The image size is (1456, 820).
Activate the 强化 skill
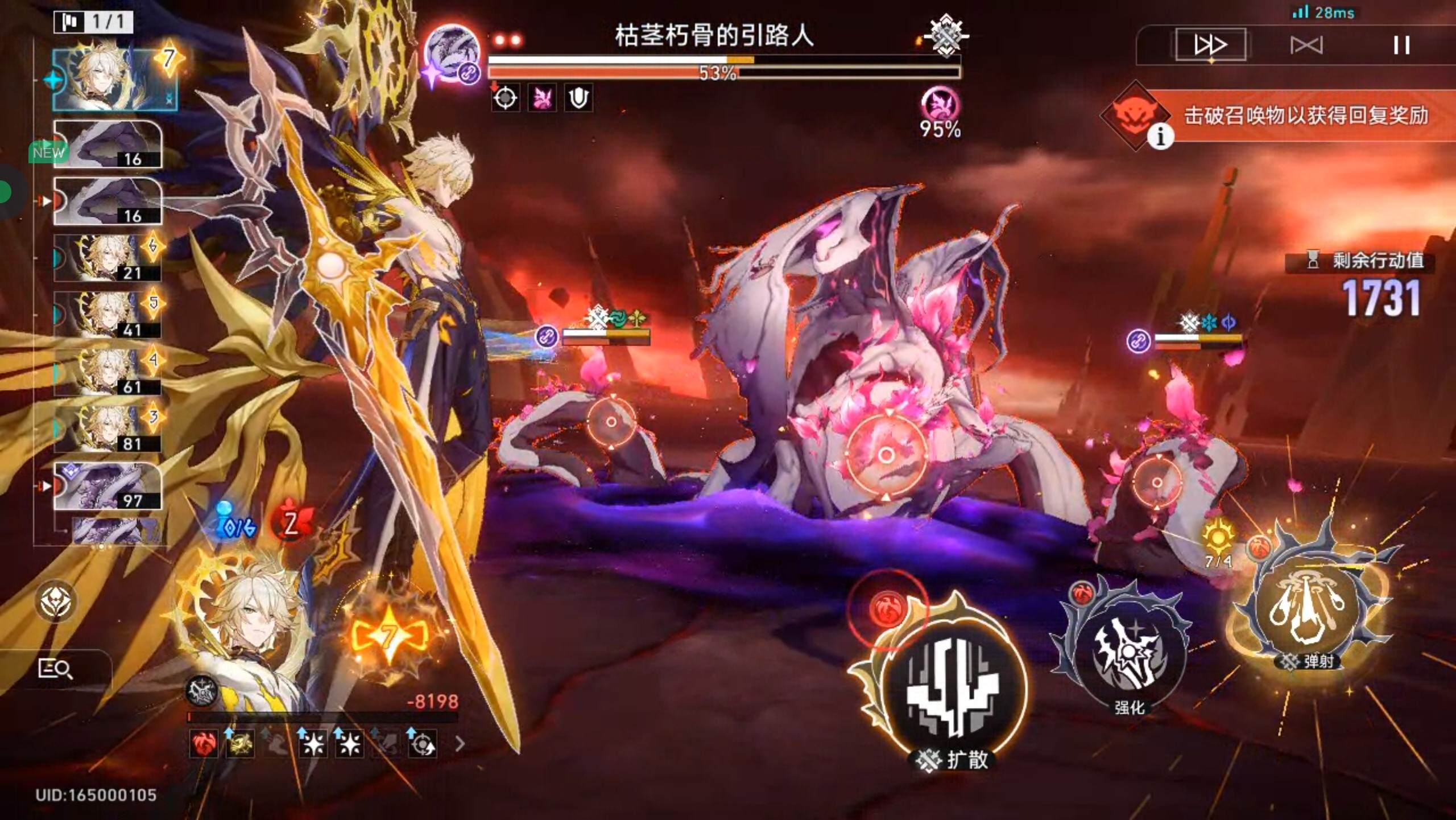[x=1129, y=654]
